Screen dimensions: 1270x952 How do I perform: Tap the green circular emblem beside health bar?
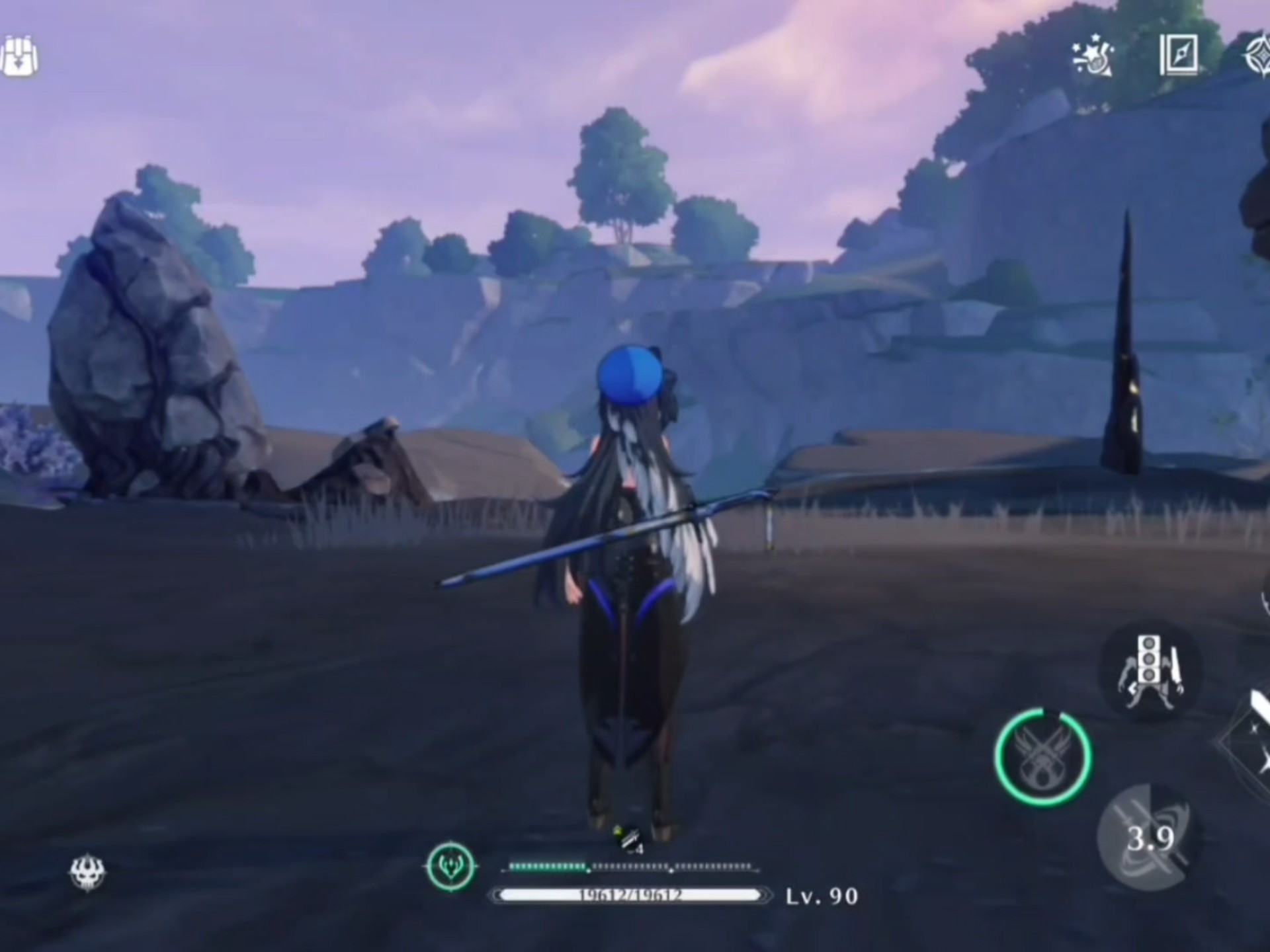pyautogui.click(x=451, y=865)
